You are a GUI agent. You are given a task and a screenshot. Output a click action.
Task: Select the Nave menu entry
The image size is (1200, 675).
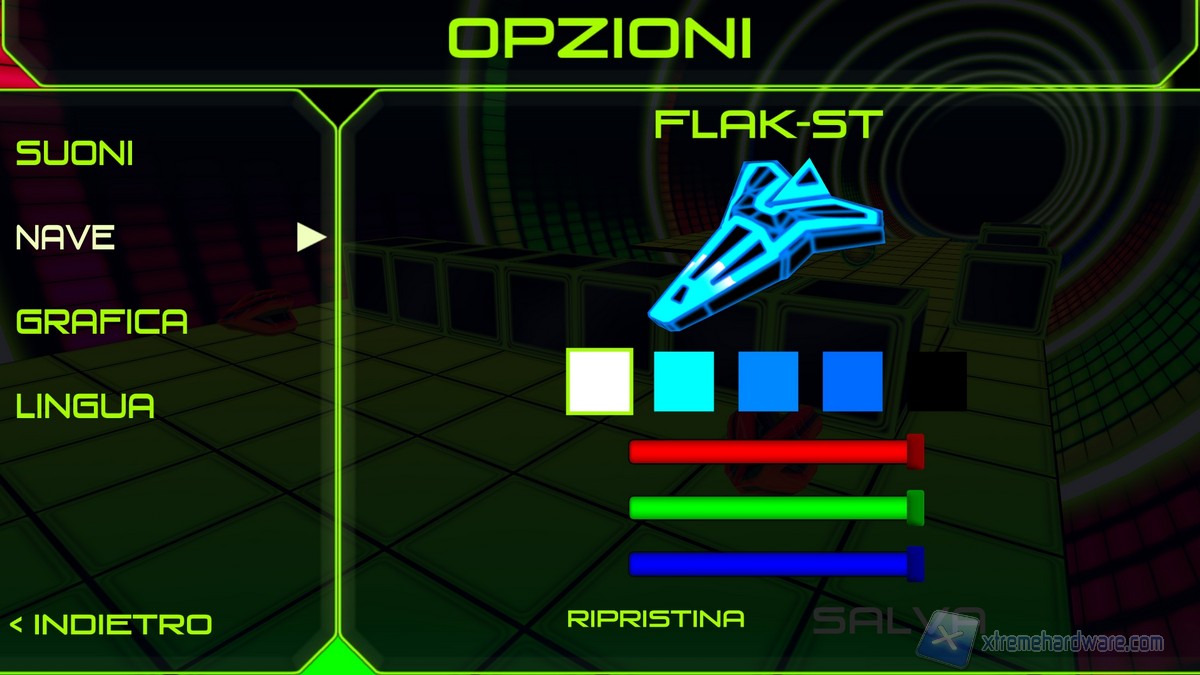pyautogui.click(x=66, y=238)
